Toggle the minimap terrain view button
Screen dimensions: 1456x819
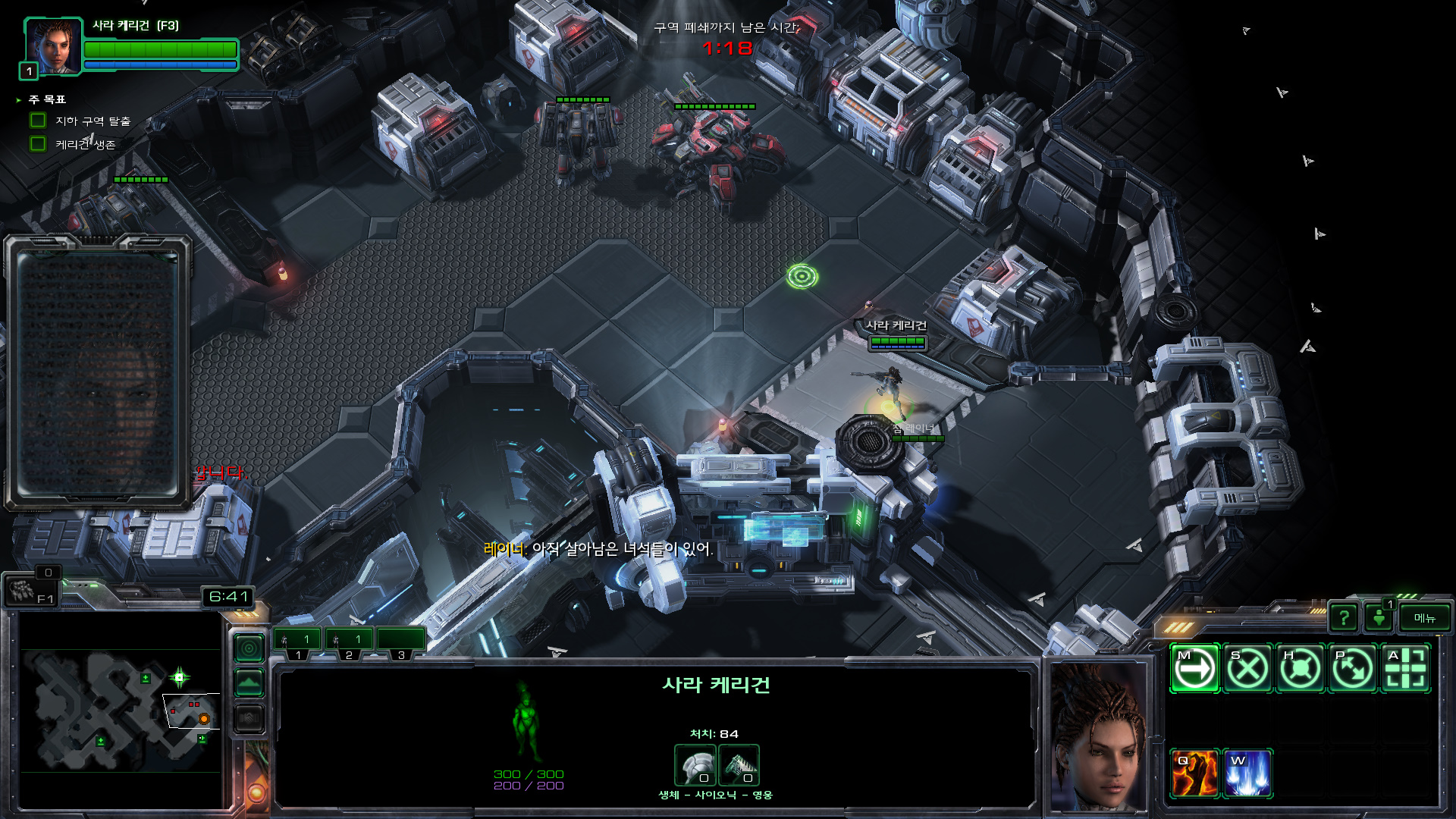[249, 683]
